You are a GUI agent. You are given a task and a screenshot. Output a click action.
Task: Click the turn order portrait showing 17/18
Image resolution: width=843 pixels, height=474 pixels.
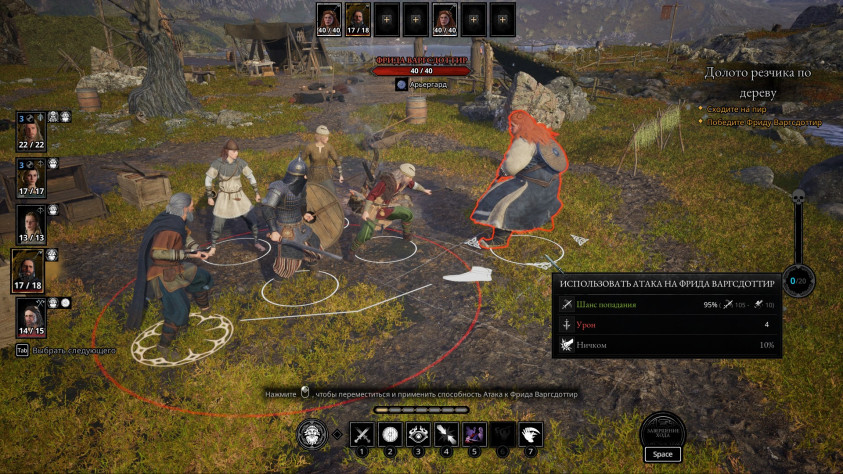coord(357,18)
